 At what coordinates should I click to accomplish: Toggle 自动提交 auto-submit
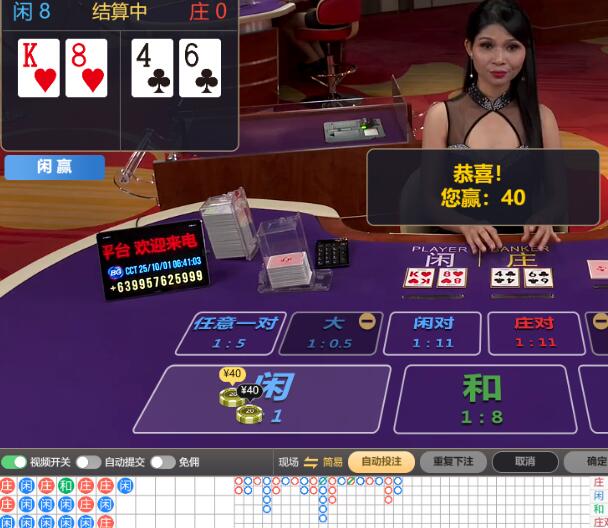(89, 462)
